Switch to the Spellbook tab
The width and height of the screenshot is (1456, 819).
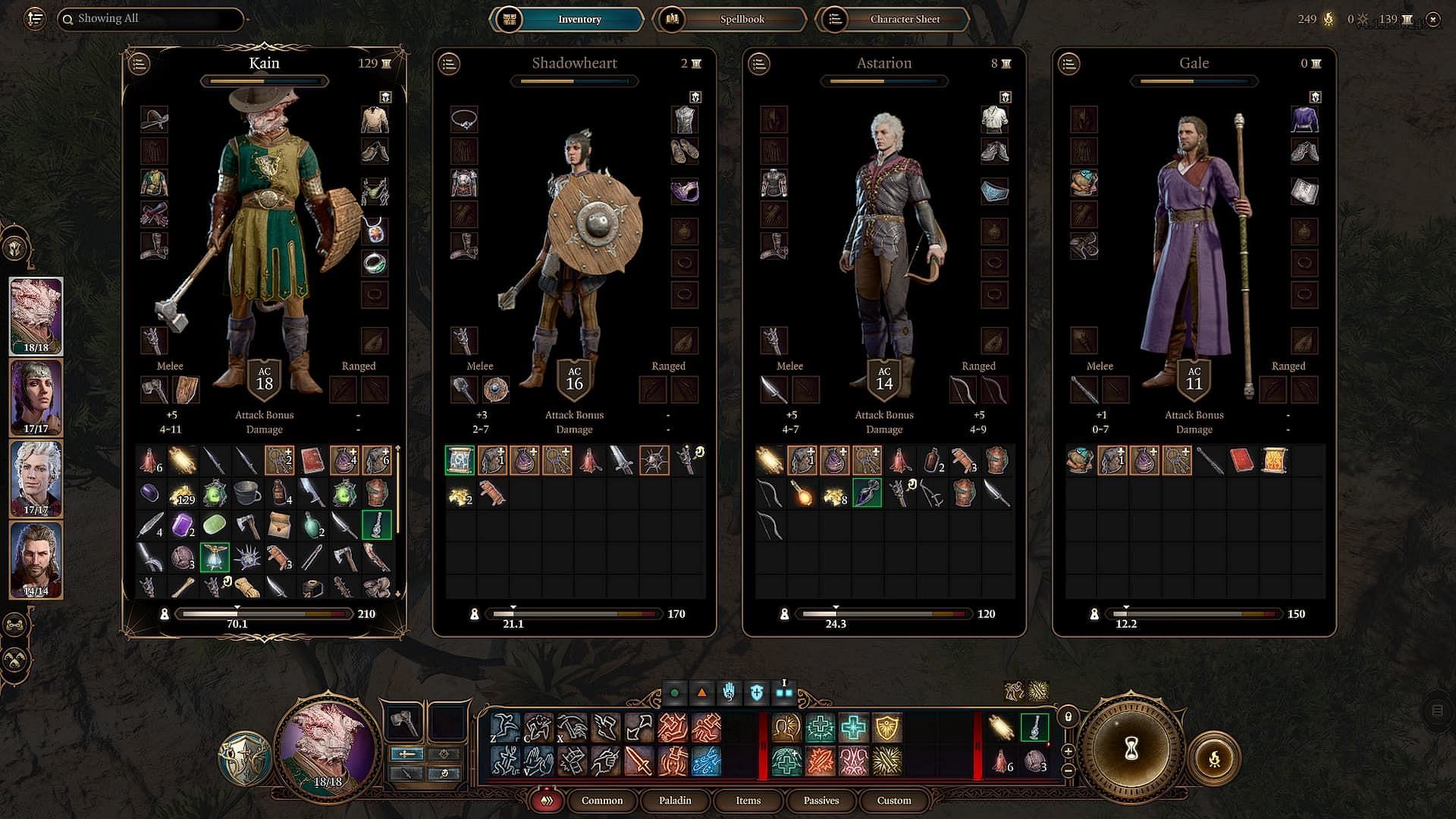[x=730, y=19]
